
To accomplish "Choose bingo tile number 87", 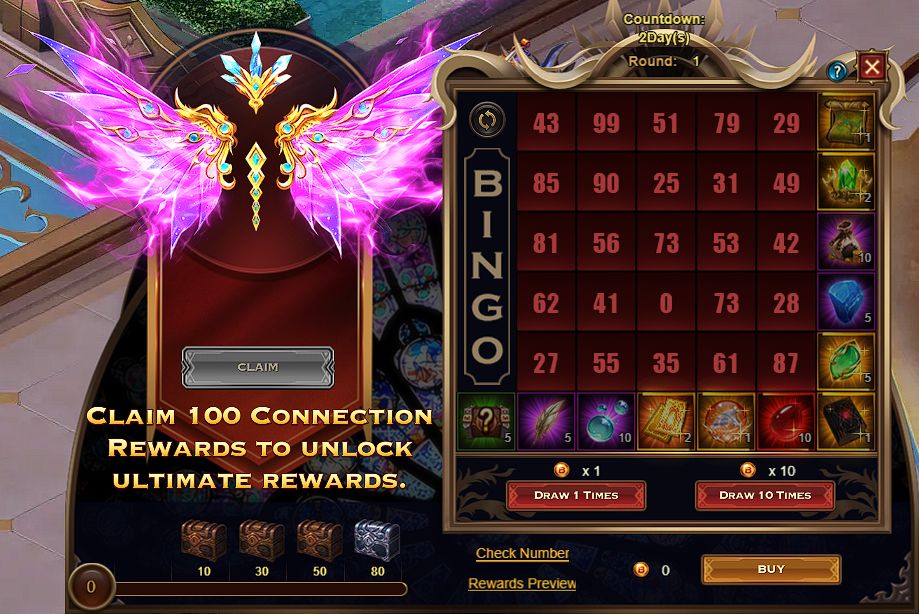I will coord(786,362).
